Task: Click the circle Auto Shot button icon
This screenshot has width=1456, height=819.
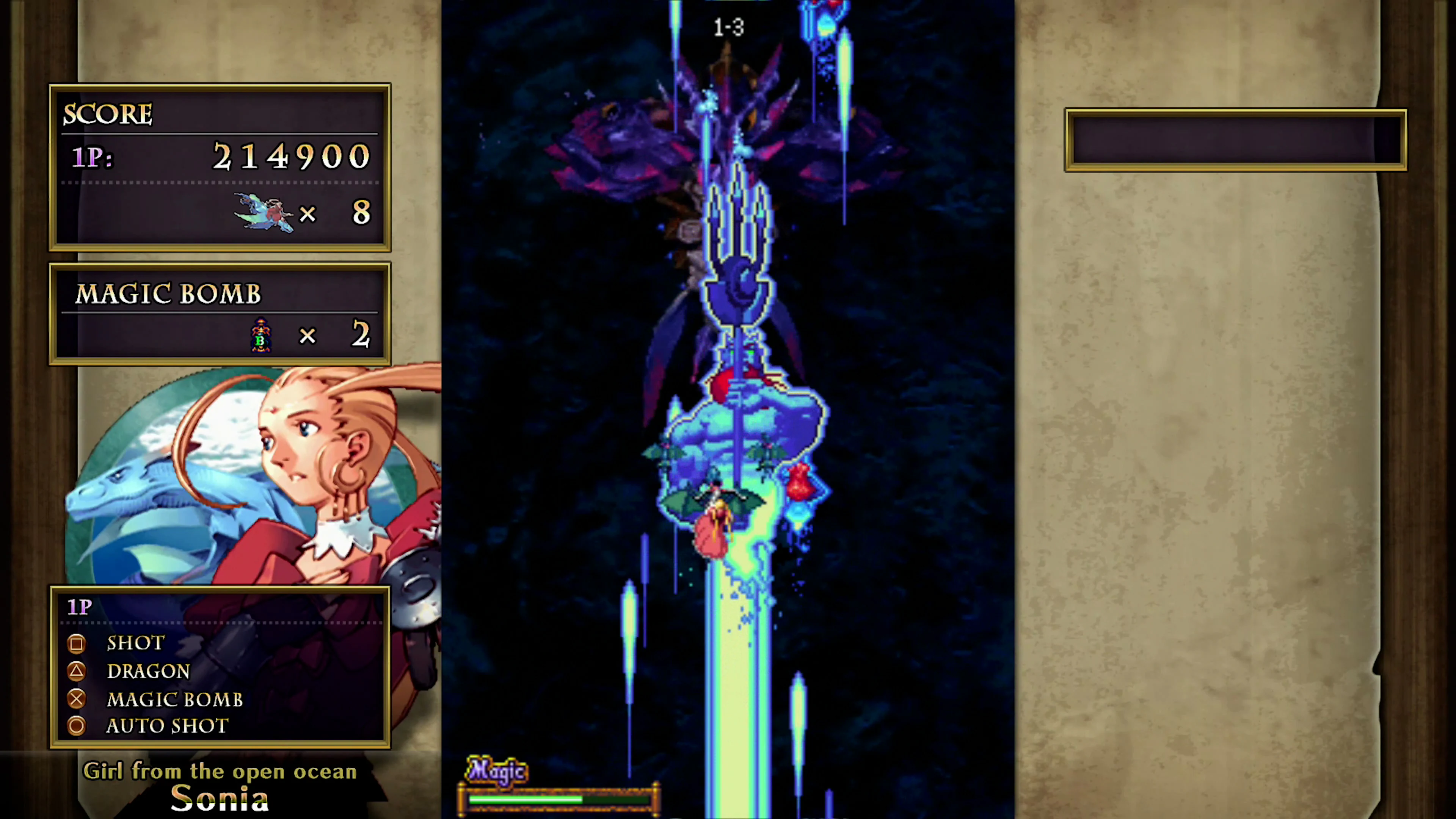Action: pos(77,726)
